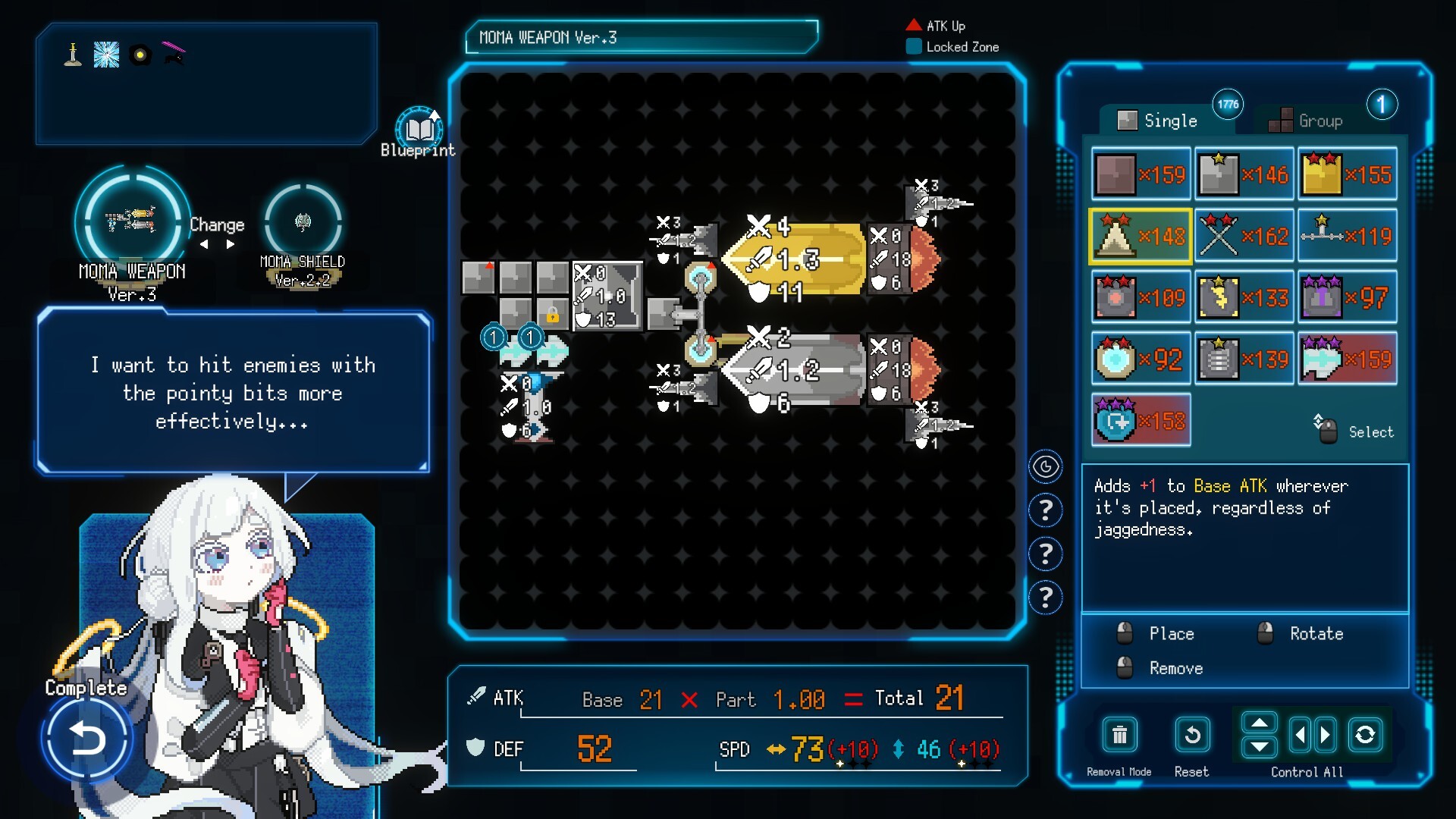Open the clock history icon beside grid

(x=1045, y=467)
